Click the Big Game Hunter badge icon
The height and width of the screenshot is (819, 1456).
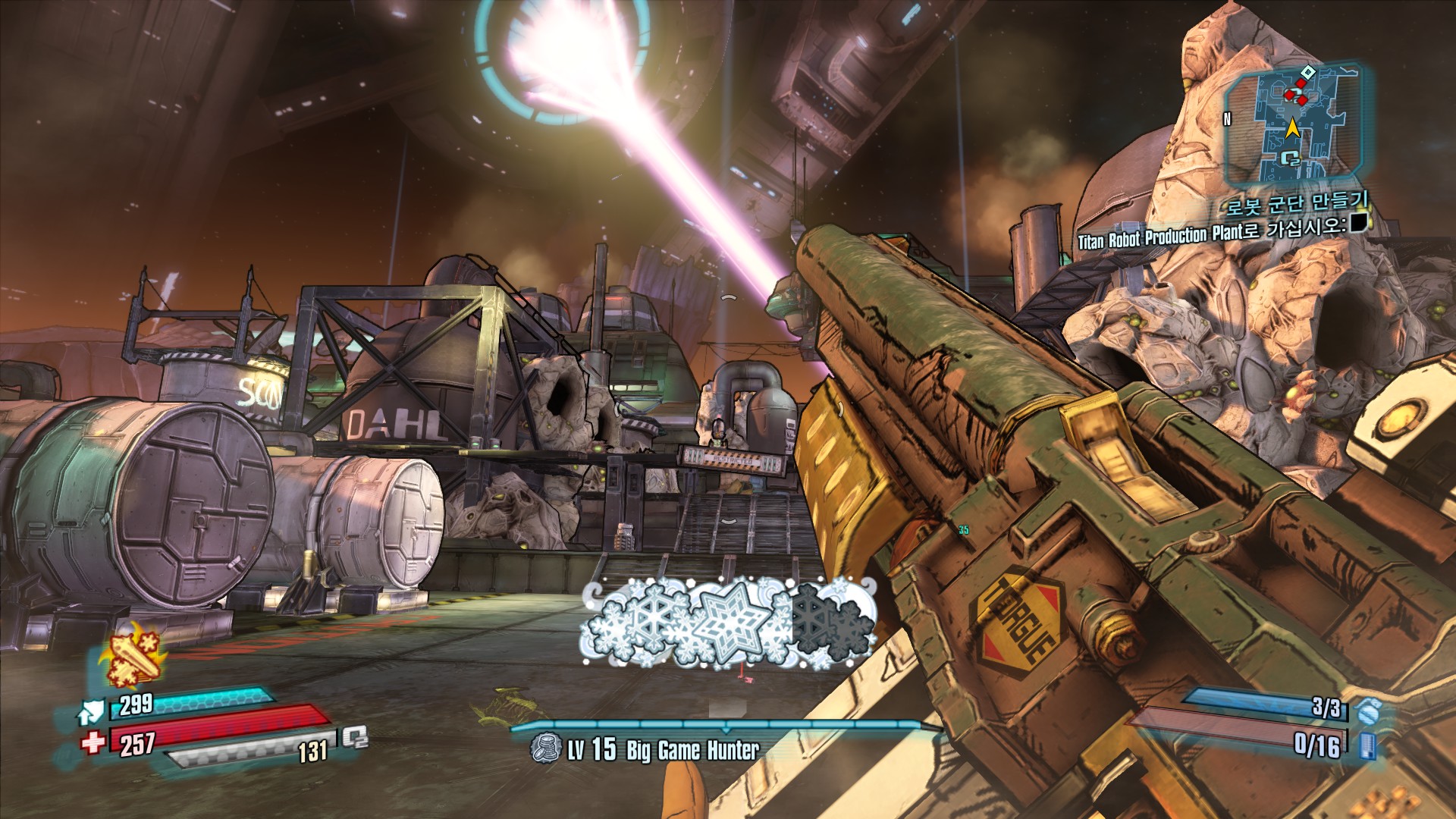[544, 748]
